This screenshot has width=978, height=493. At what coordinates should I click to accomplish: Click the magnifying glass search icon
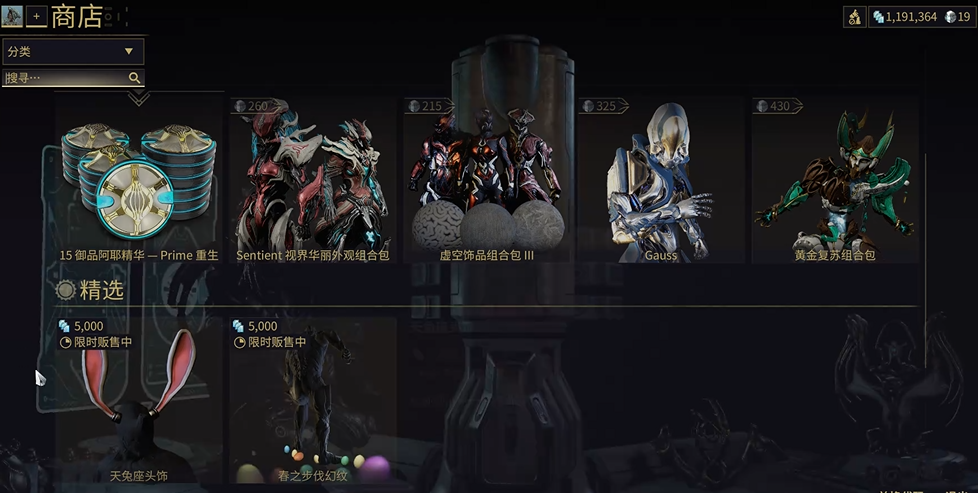point(134,78)
